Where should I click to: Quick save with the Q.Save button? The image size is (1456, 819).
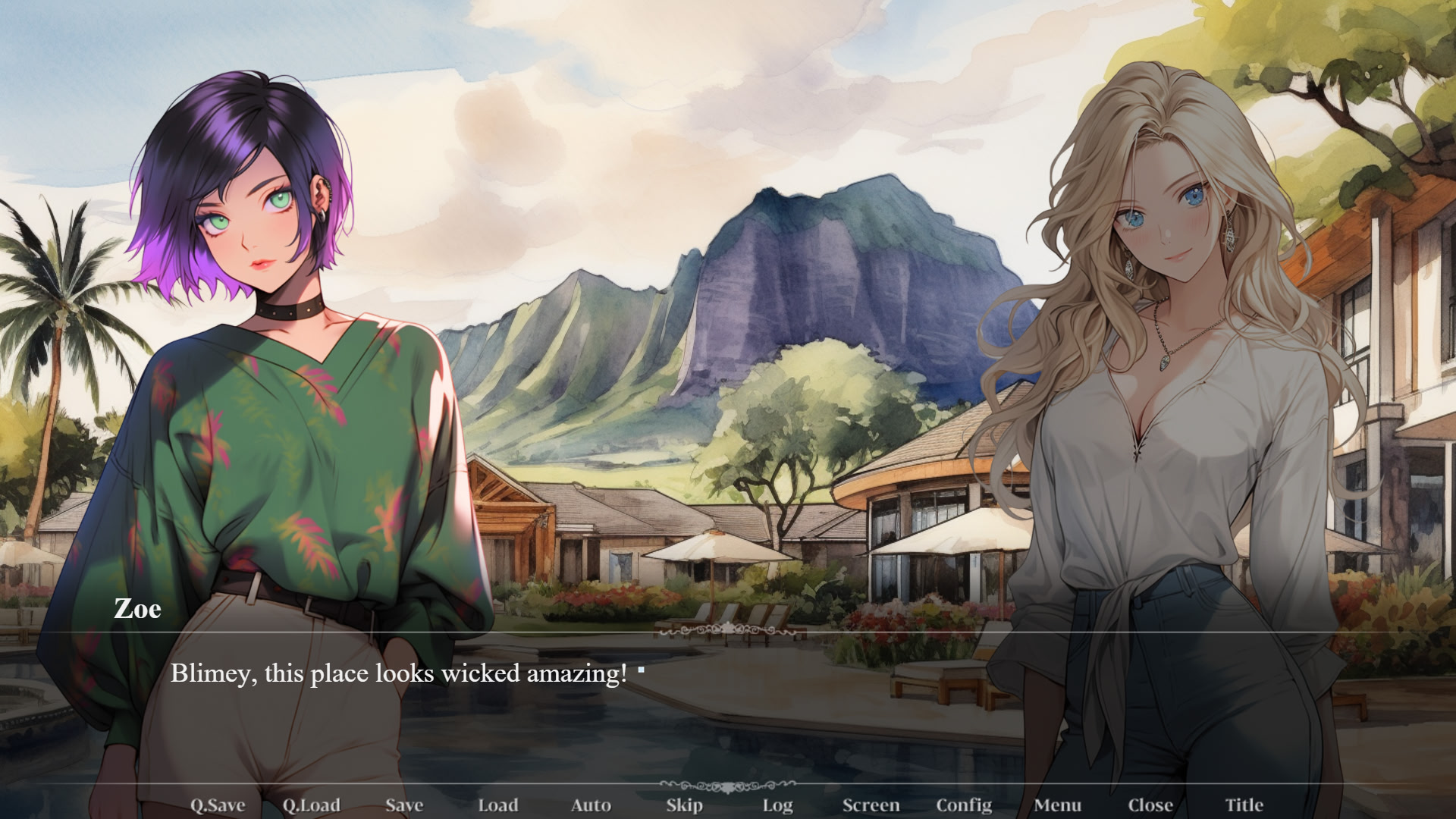pos(218,805)
